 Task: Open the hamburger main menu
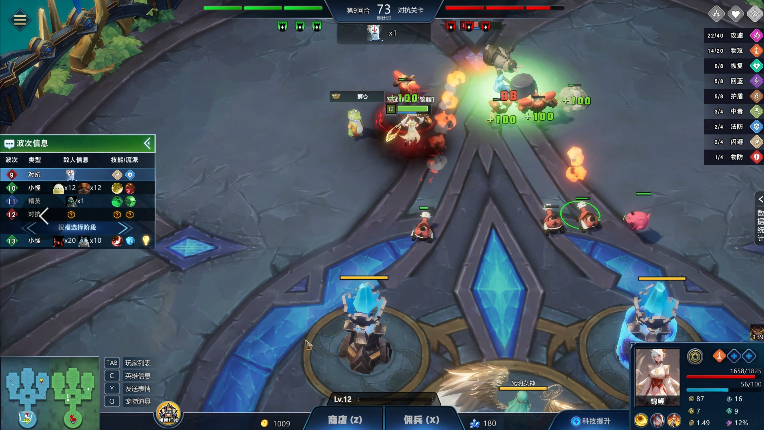pos(19,19)
